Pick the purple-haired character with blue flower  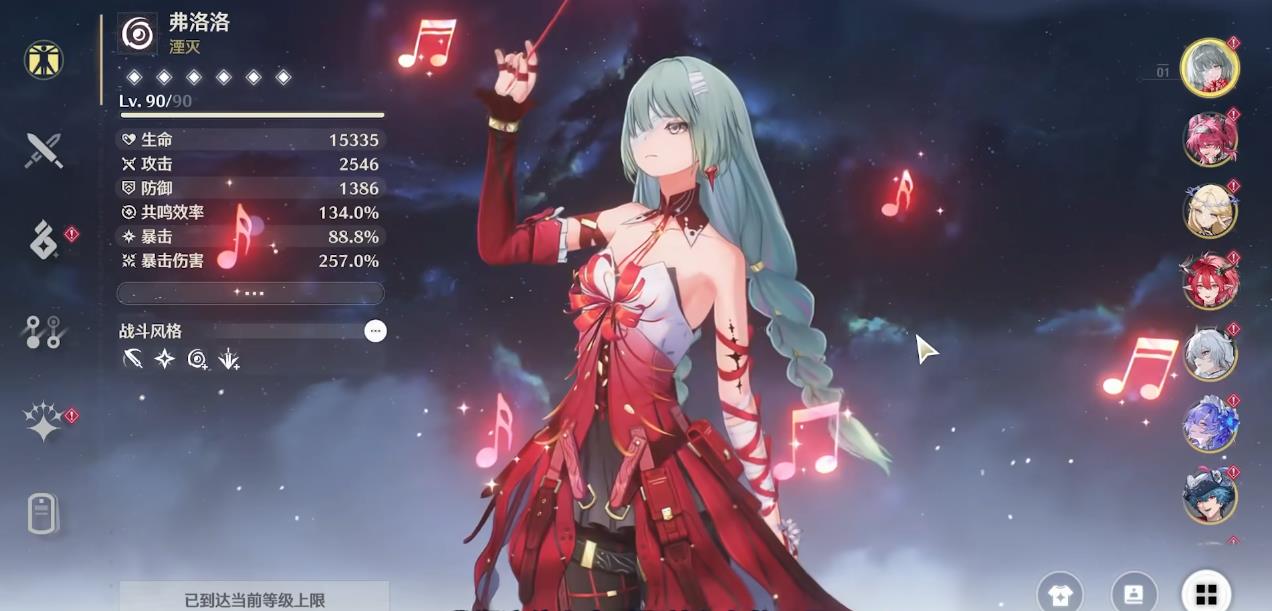click(x=1210, y=425)
